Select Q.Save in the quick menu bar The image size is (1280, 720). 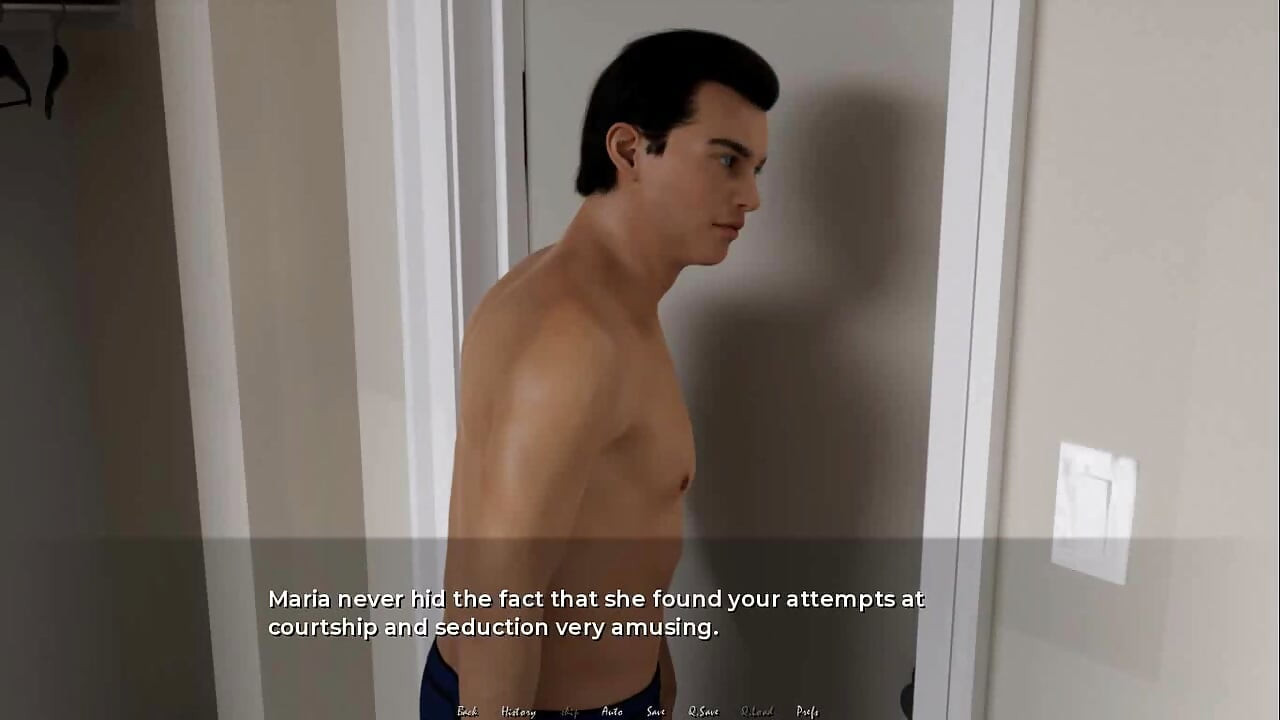click(x=704, y=710)
